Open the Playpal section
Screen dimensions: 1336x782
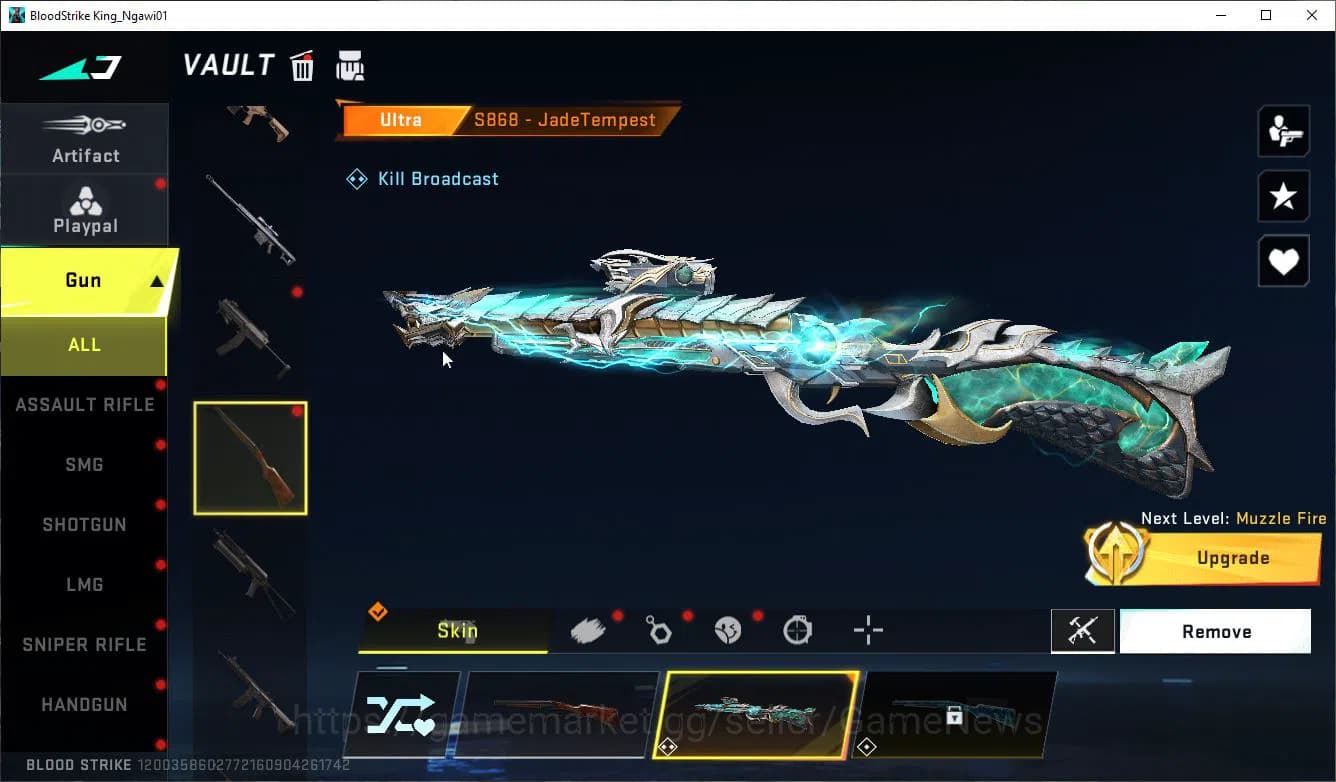[x=84, y=210]
